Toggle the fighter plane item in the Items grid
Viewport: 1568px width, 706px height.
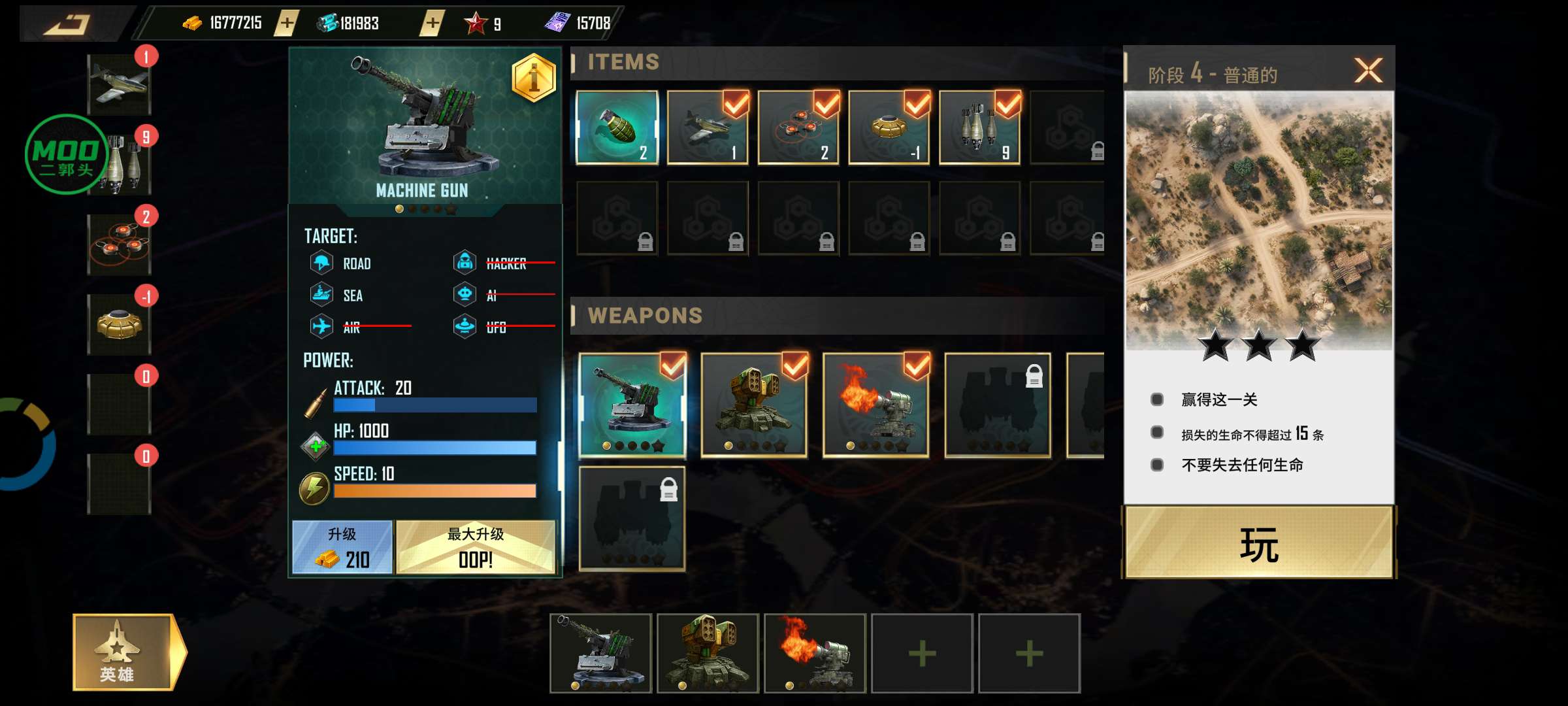pos(708,127)
